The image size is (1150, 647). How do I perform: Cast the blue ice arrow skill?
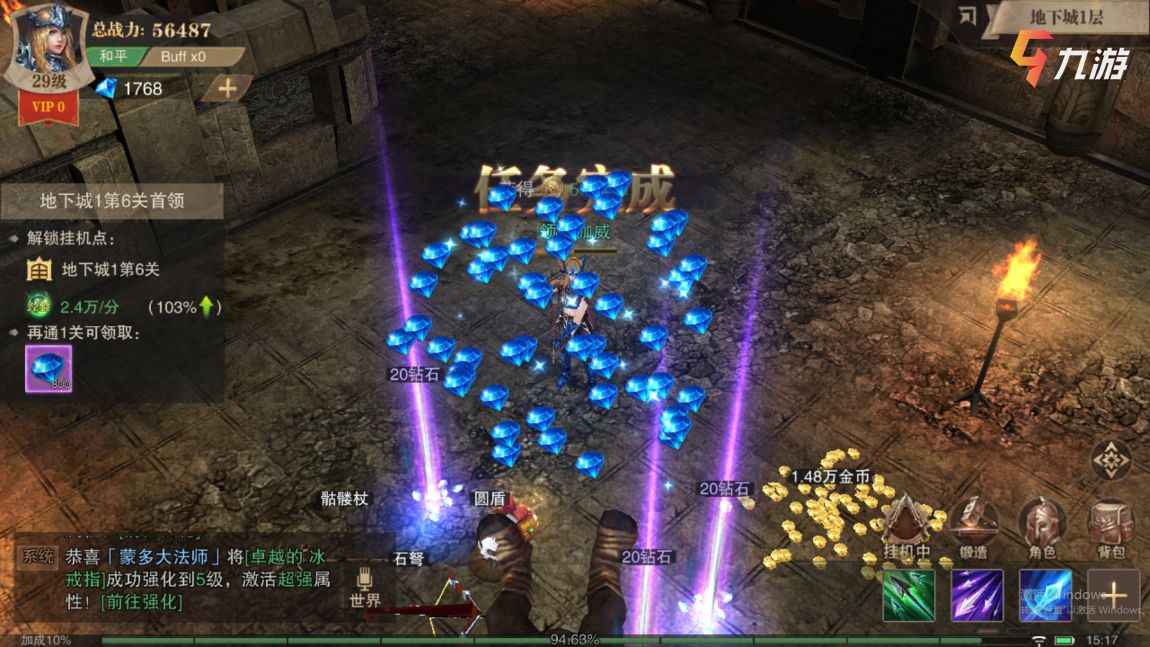tap(1045, 596)
